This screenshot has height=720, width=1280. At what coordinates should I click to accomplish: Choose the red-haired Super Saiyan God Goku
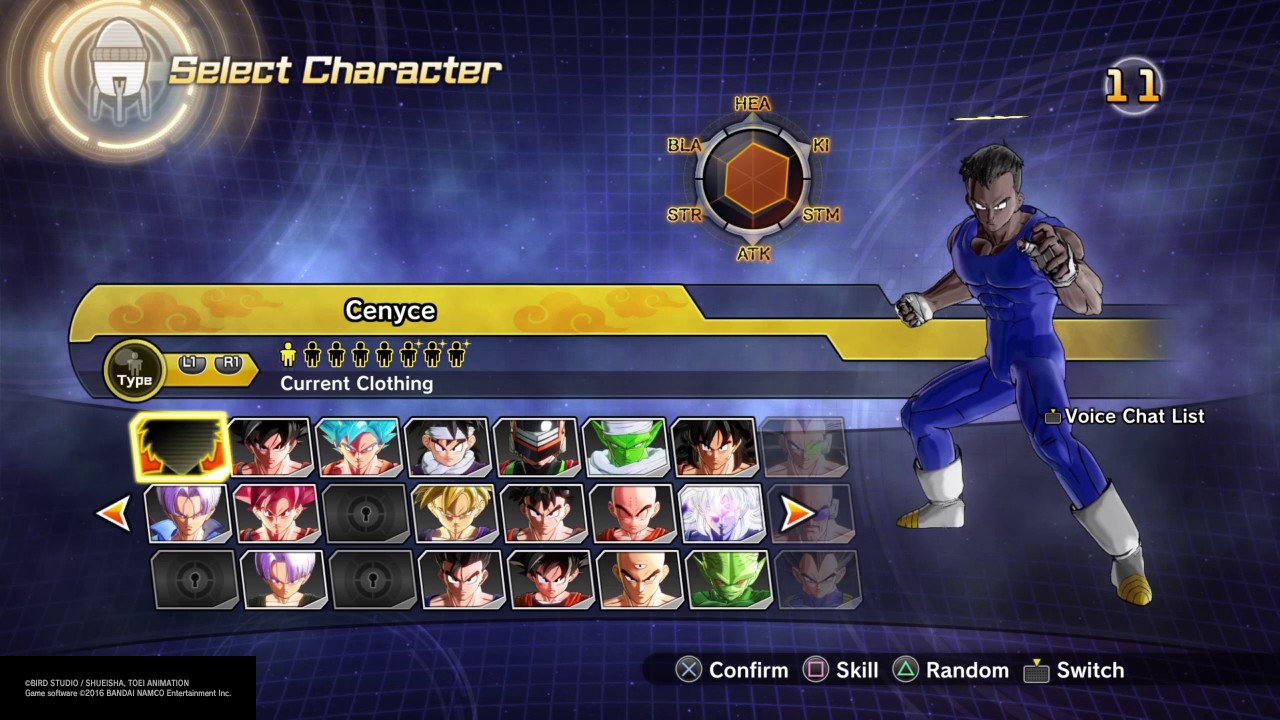[276, 513]
